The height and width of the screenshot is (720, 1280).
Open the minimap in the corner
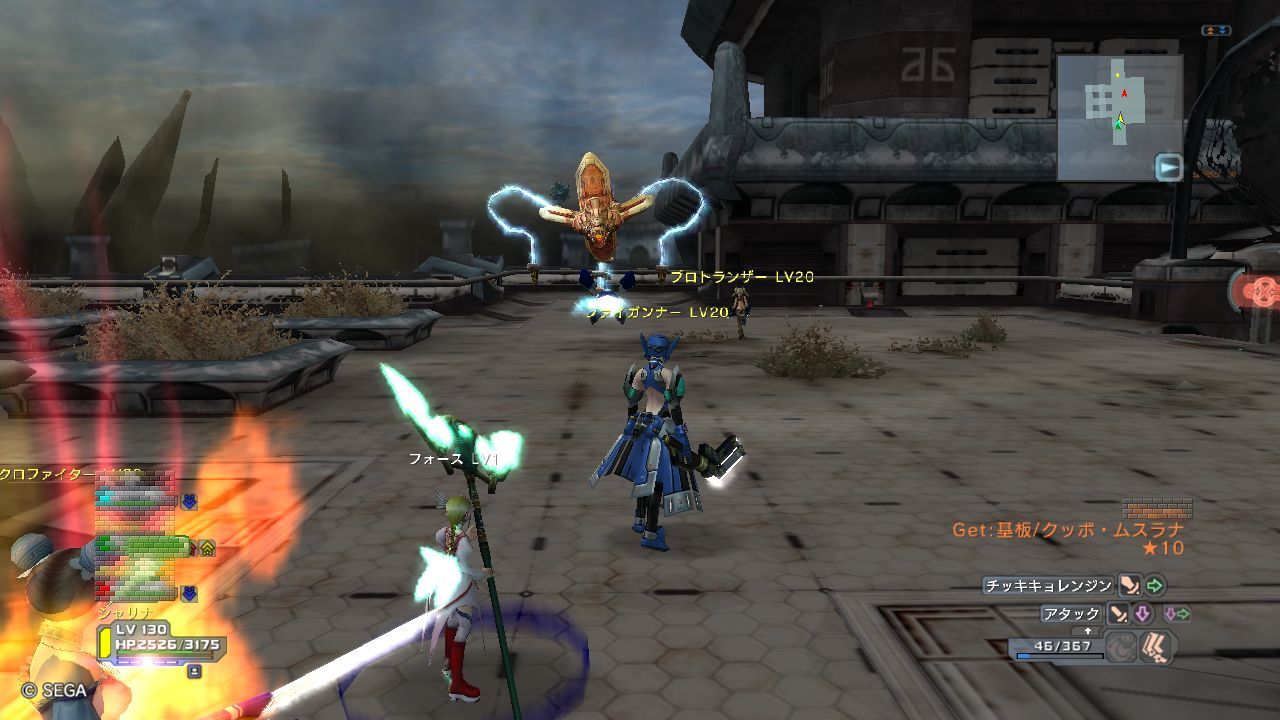1119,118
